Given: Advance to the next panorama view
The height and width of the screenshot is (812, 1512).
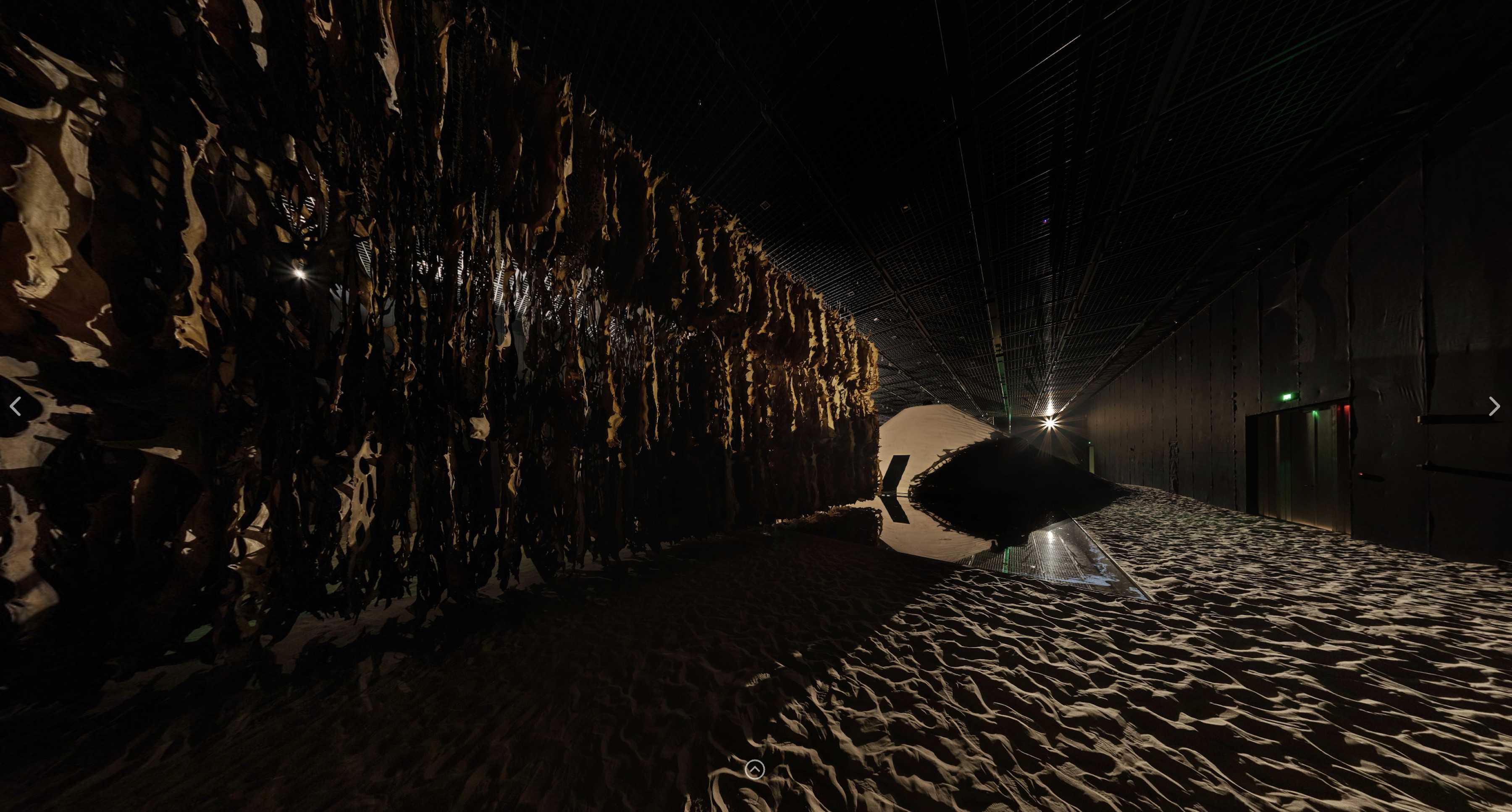Looking at the screenshot, I should pos(1494,406).
